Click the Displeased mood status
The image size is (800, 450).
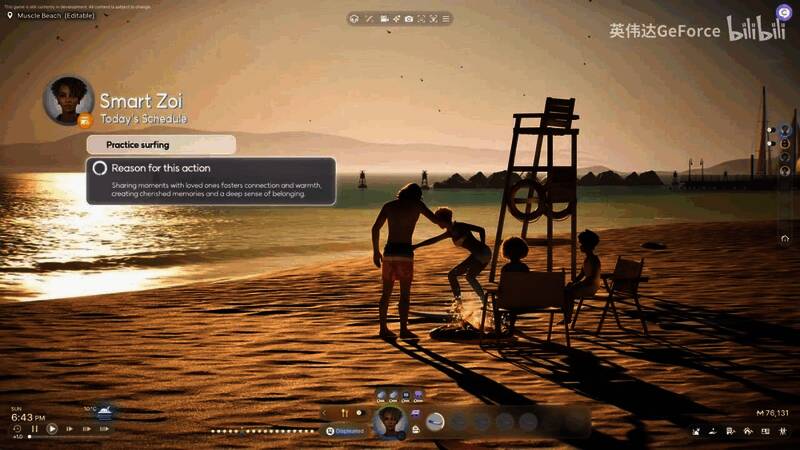click(x=346, y=431)
